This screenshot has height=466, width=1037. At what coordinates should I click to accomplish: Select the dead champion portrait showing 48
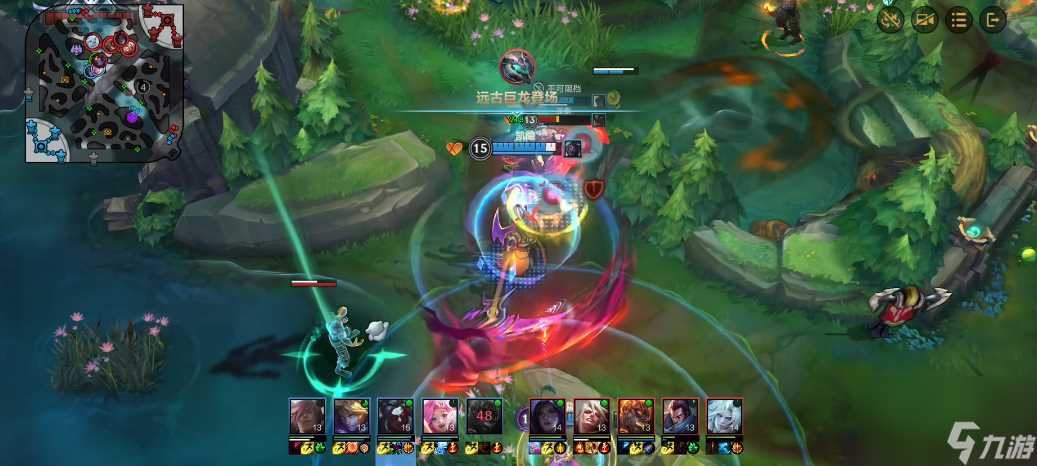coord(484,417)
